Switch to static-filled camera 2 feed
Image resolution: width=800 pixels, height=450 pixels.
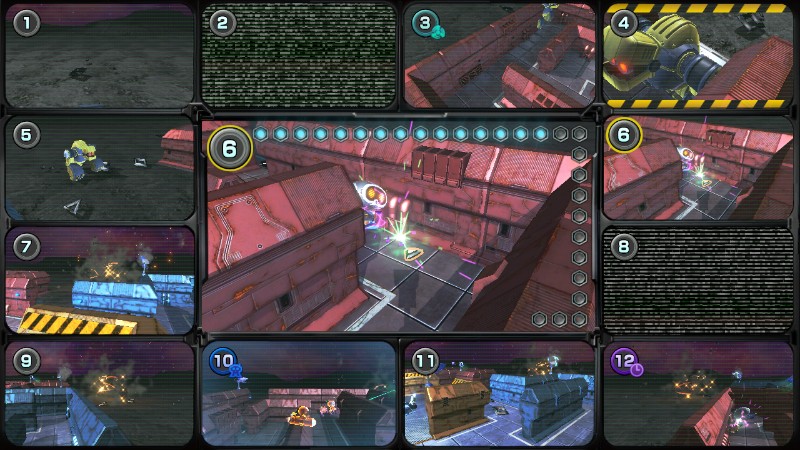(299, 56)
